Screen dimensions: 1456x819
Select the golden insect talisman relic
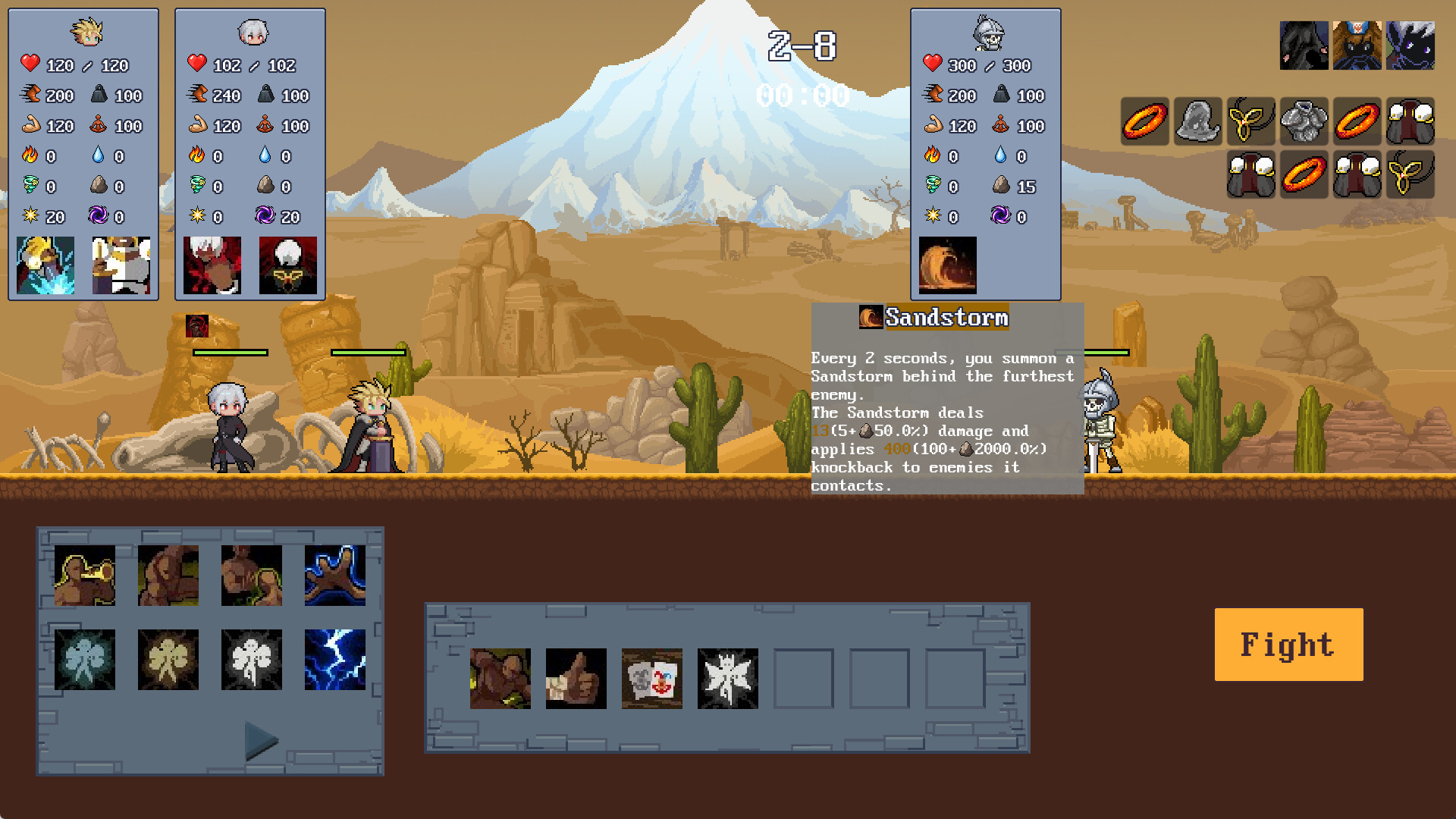click(x=1250, y=121)
